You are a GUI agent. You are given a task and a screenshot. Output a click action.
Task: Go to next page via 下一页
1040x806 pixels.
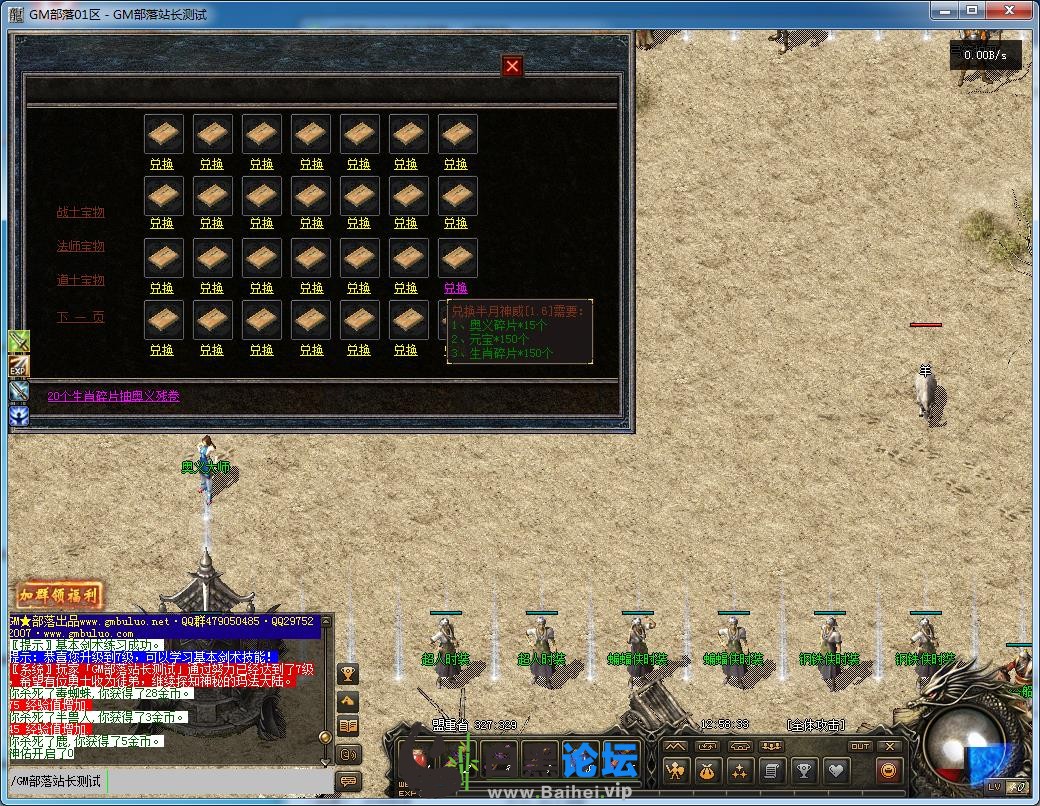(x=80, y=317)
